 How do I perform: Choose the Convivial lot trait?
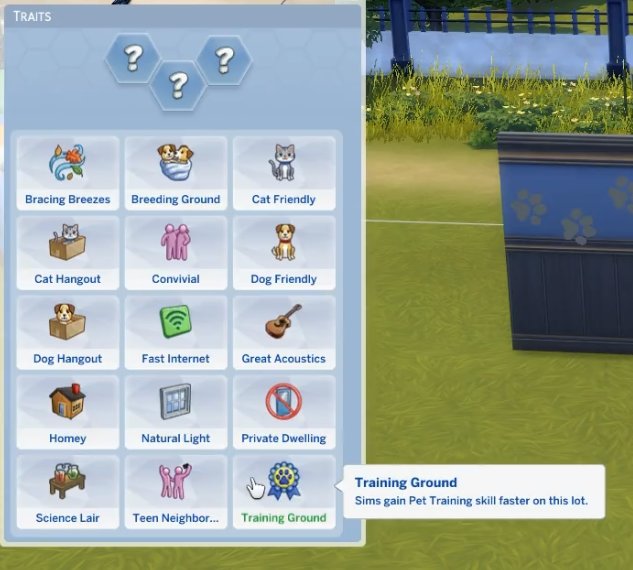[175, 252]
